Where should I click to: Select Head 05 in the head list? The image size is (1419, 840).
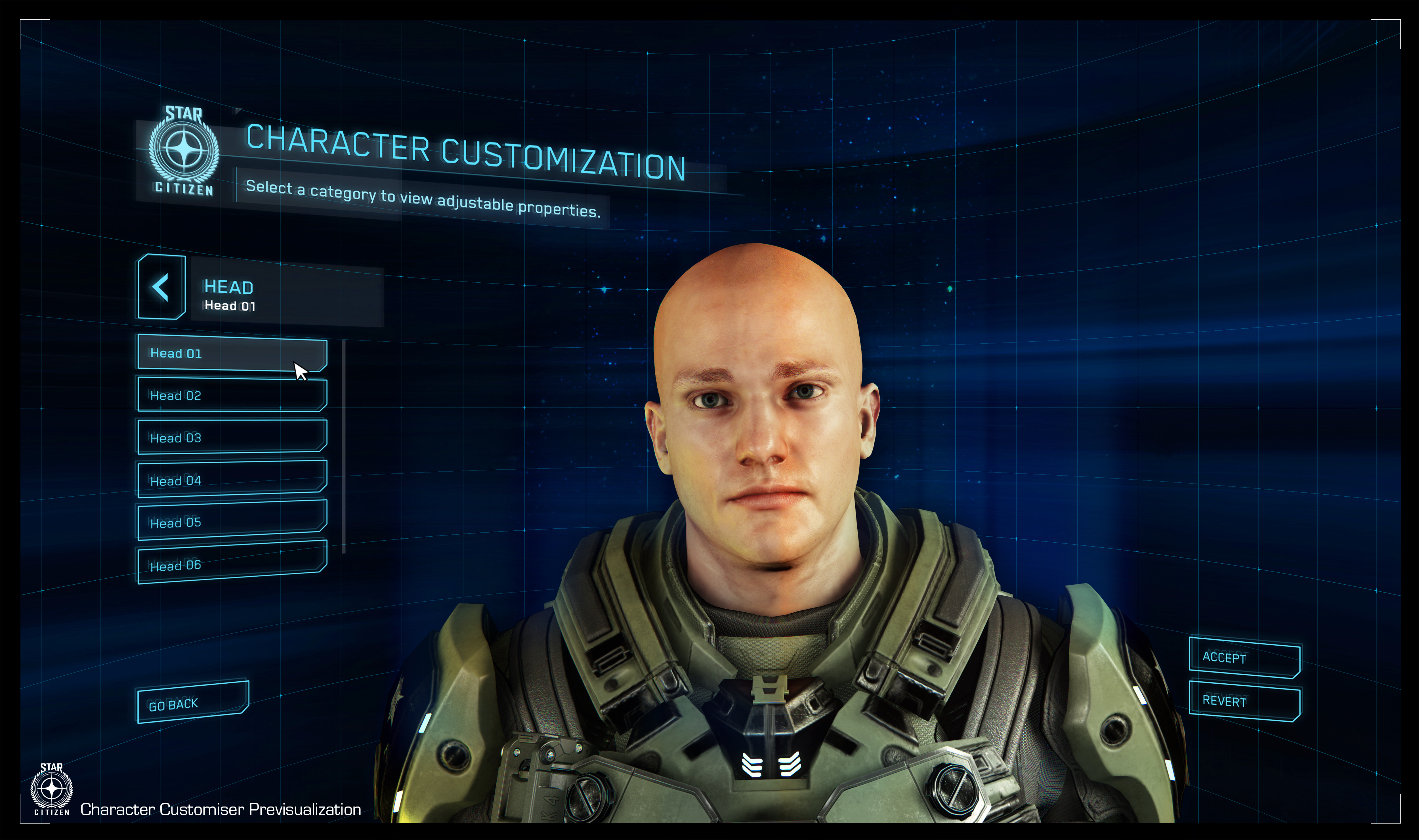pos(232,521)
